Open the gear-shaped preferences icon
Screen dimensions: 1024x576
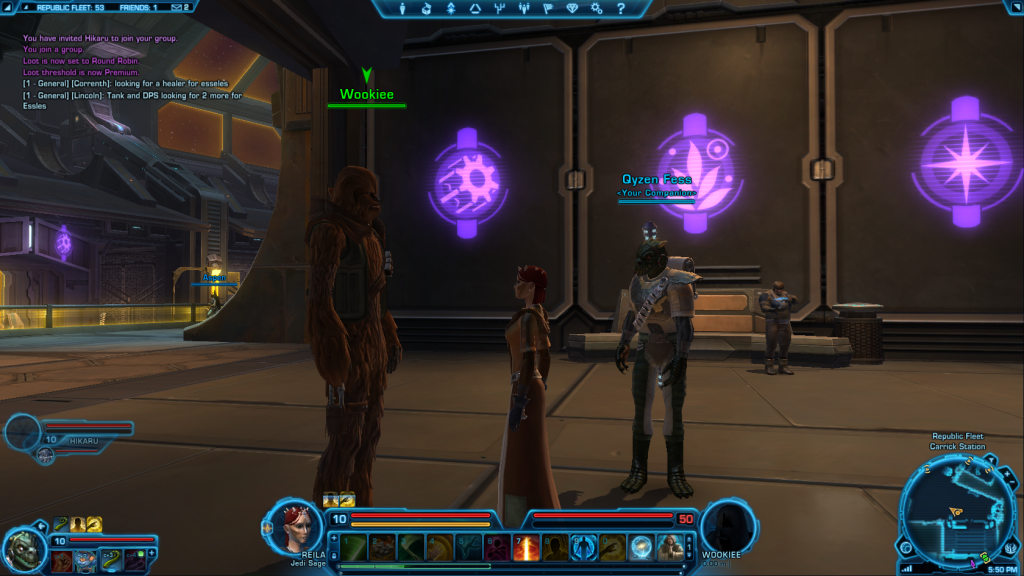(595, 8)
